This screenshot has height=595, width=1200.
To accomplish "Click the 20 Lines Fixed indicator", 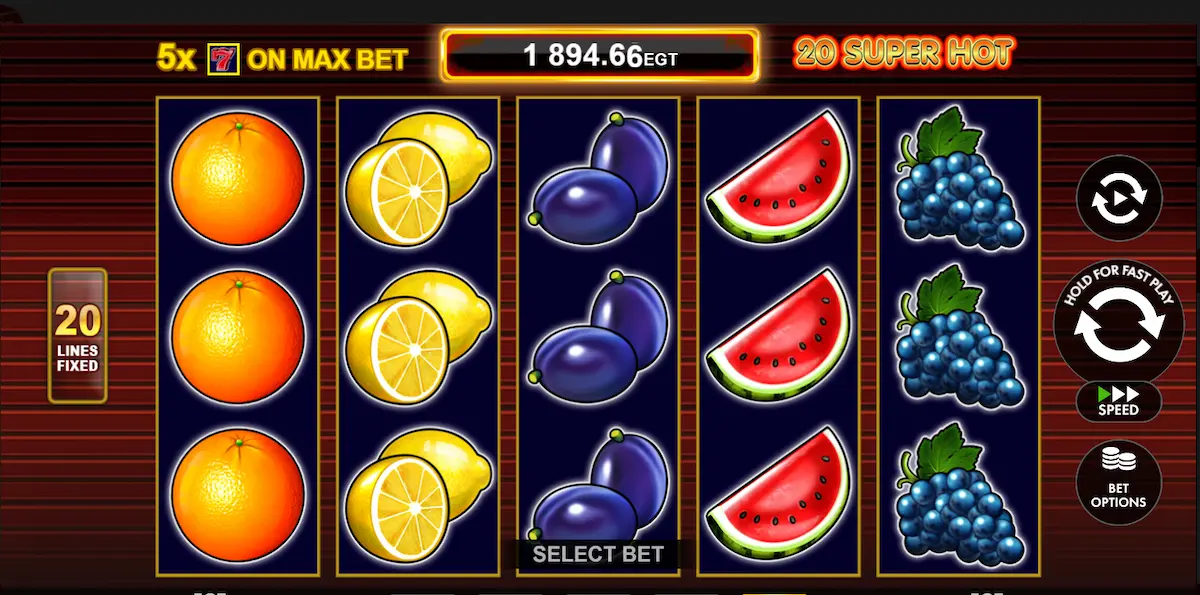I will point(77,336).
